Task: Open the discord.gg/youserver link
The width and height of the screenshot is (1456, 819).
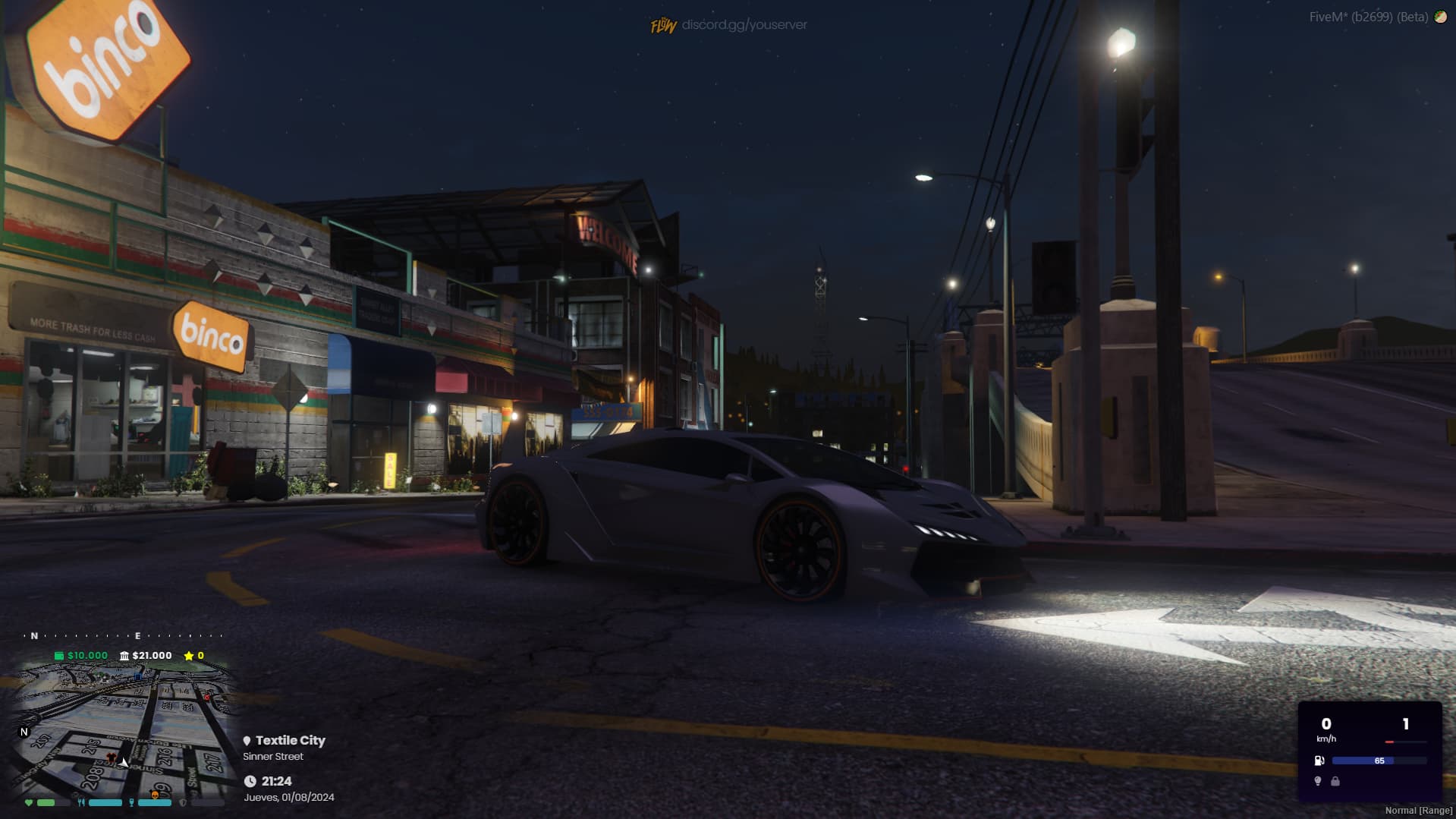Action: click(x=744, y=25)
